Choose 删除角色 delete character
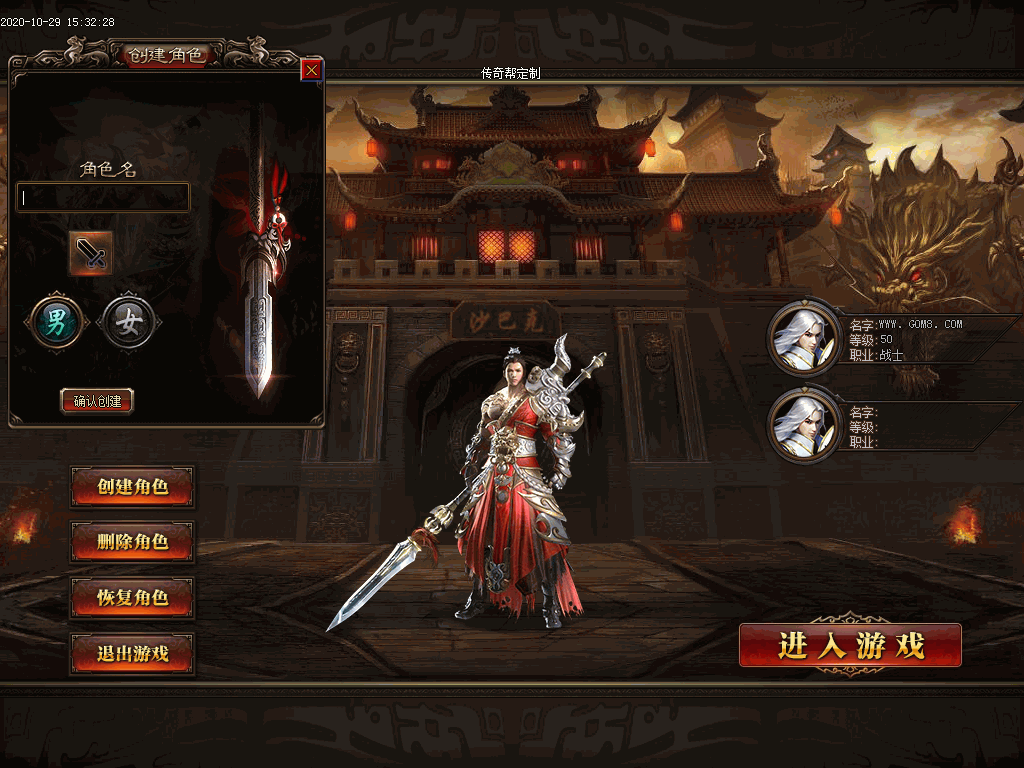1024x768 pixels. point(132,542)
